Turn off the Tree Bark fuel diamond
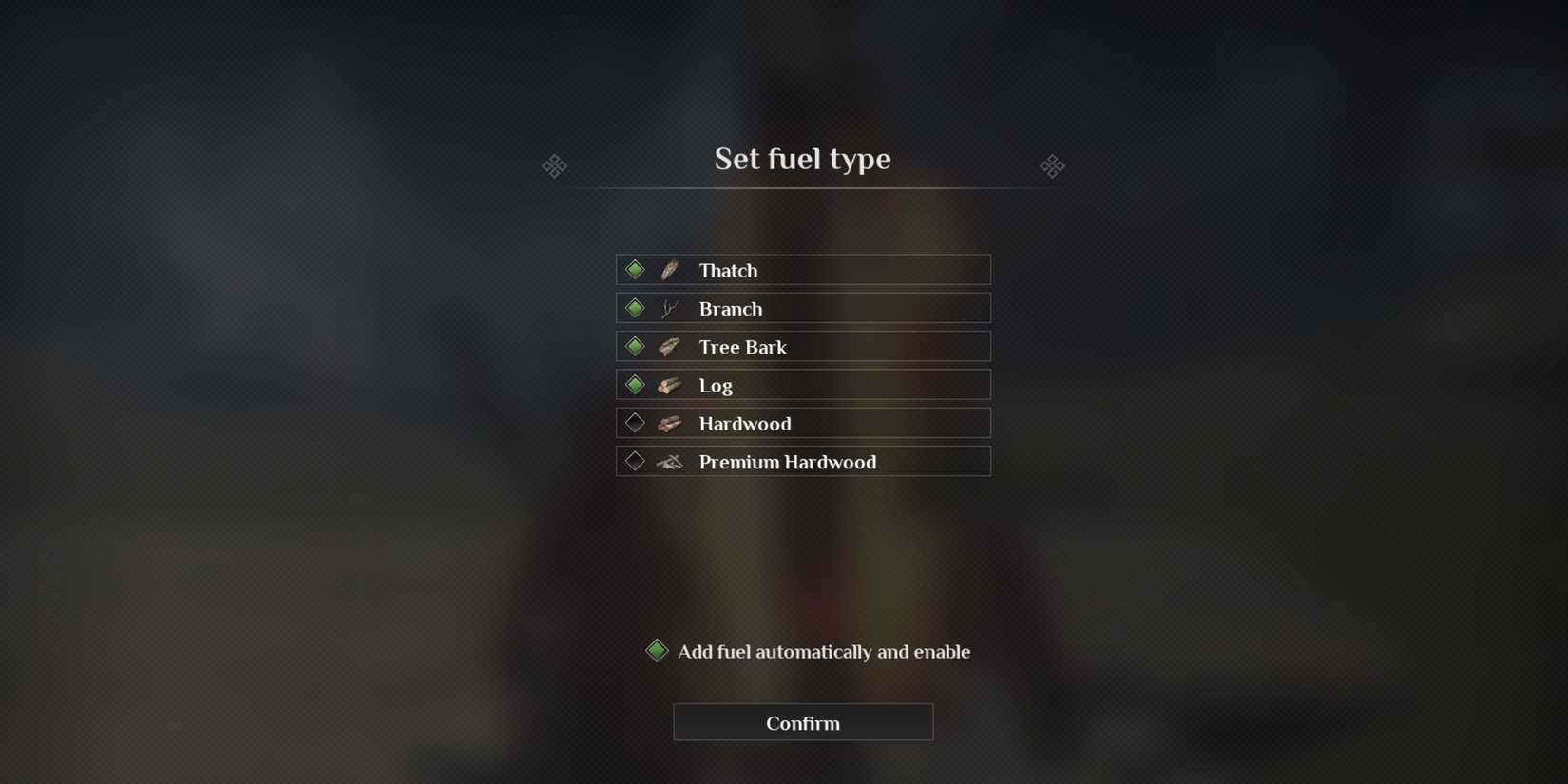 635,345
